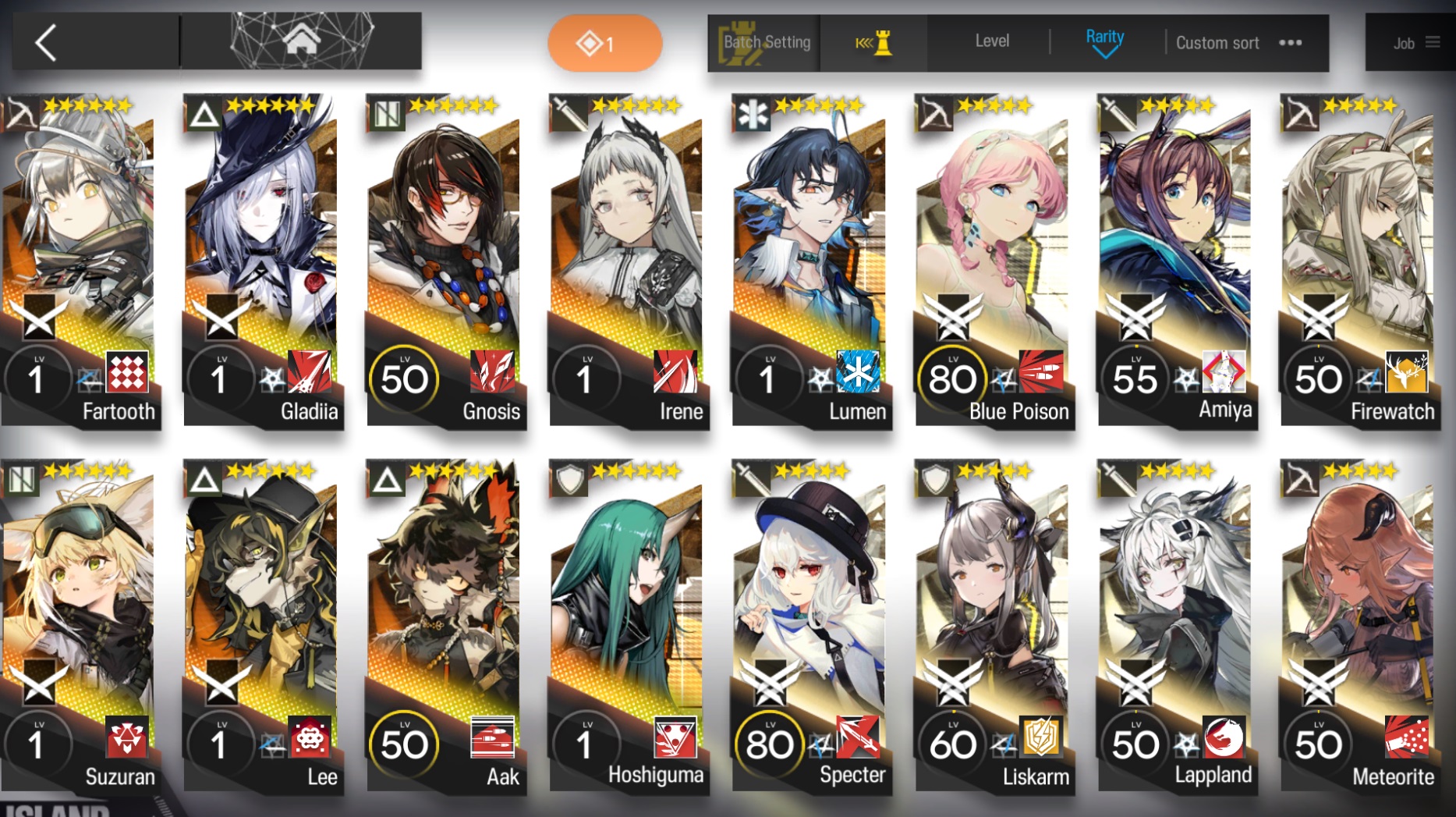This screenshot has width=1456, height=817.
Task: Switch sorting to Level
Action: 991,41
